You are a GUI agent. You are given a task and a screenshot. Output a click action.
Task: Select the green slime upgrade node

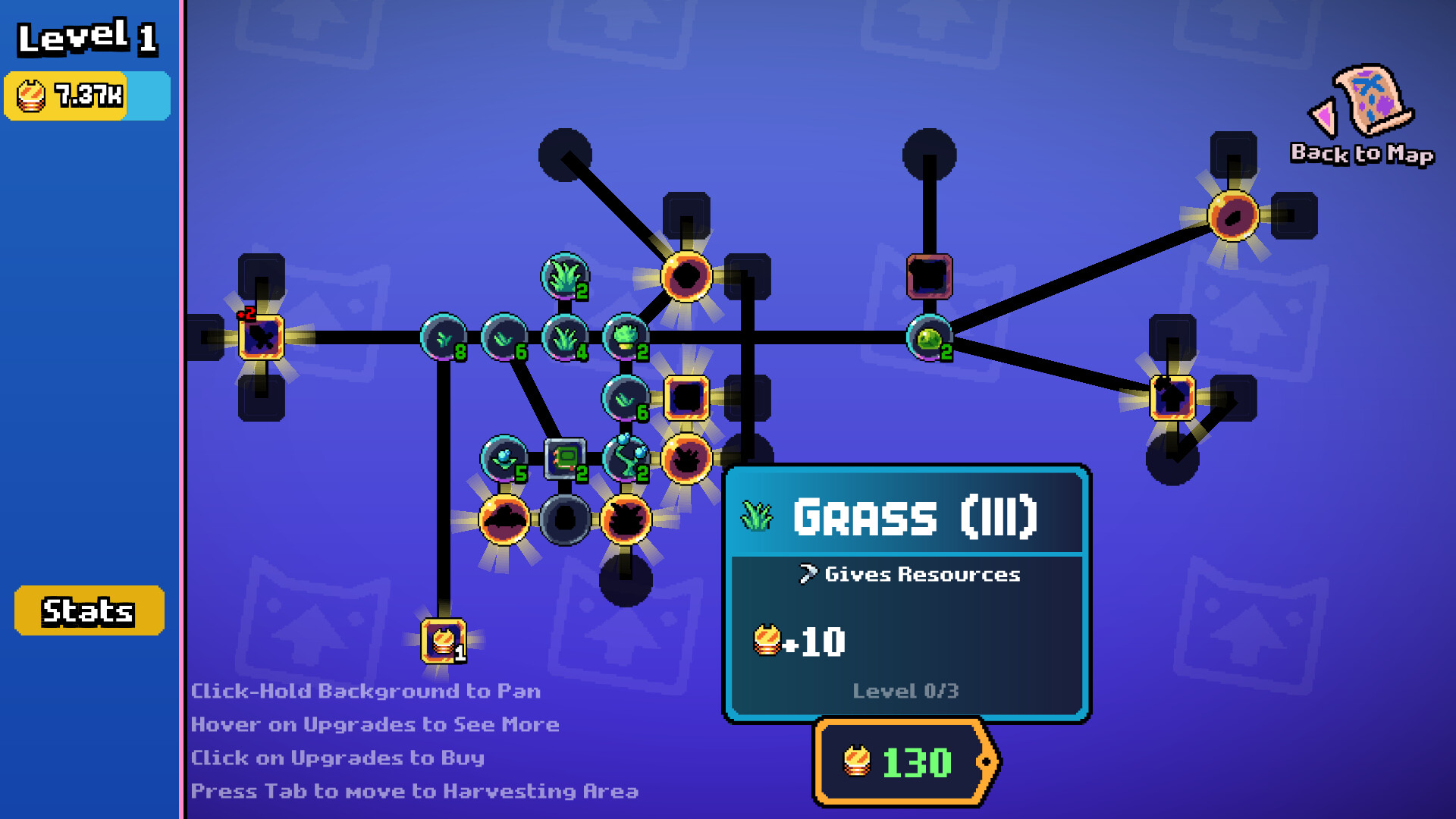929,337
